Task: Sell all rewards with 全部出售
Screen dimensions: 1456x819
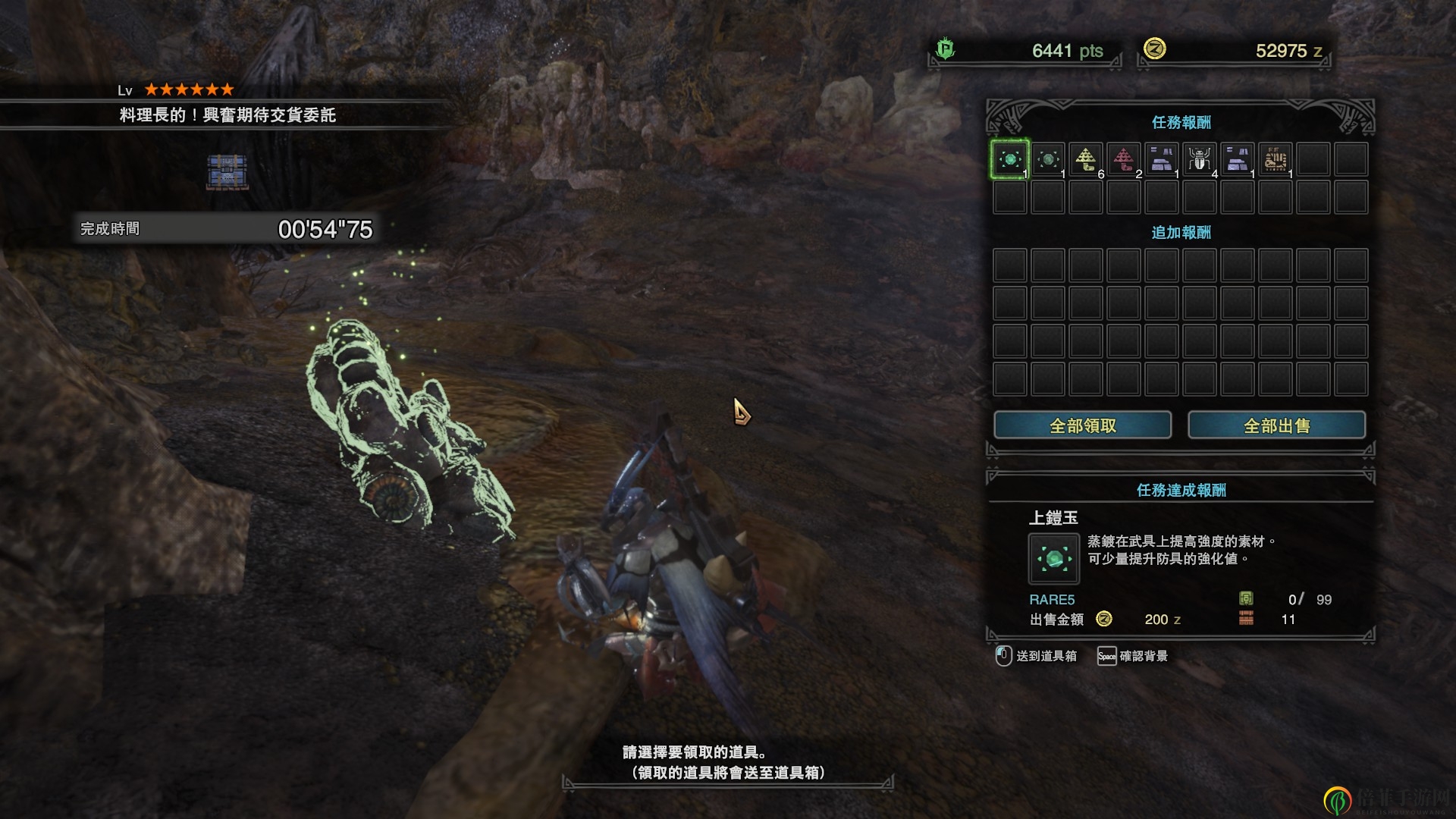Action: (1276, 425)
